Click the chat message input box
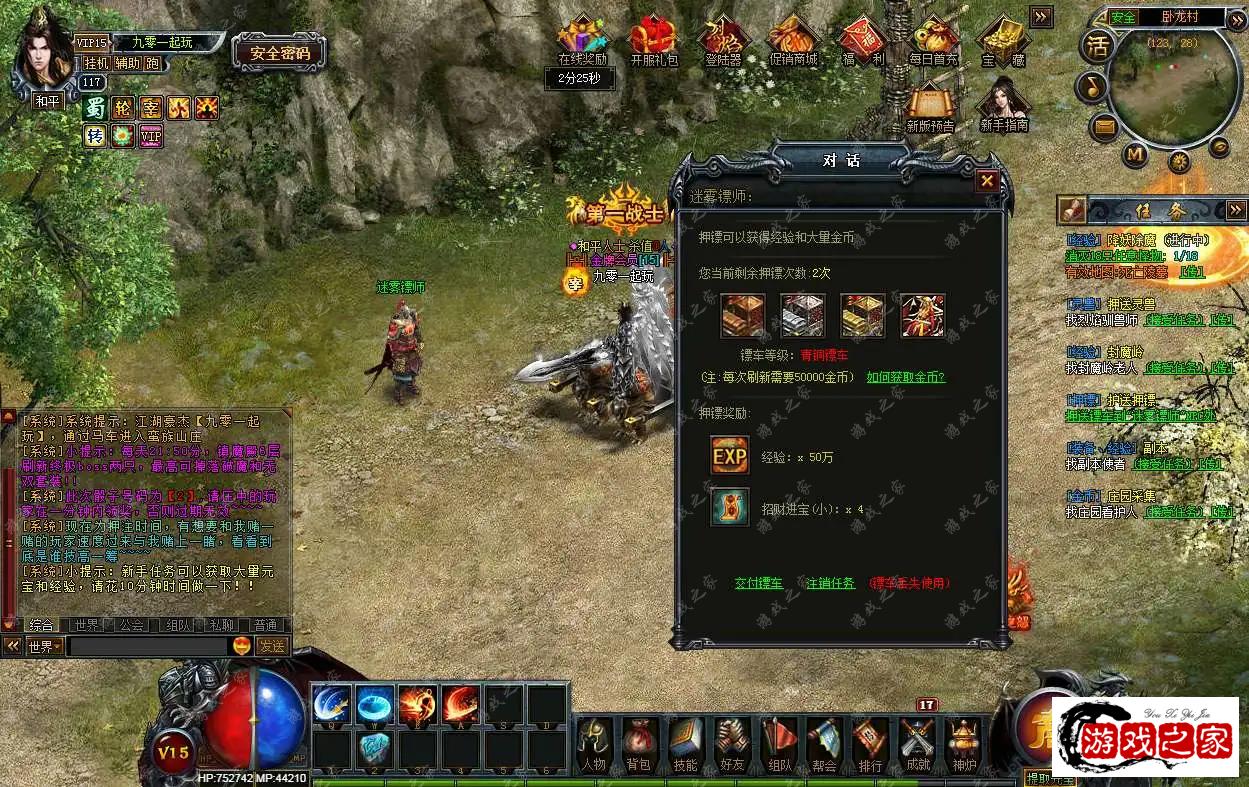 (x=148, y=646)
